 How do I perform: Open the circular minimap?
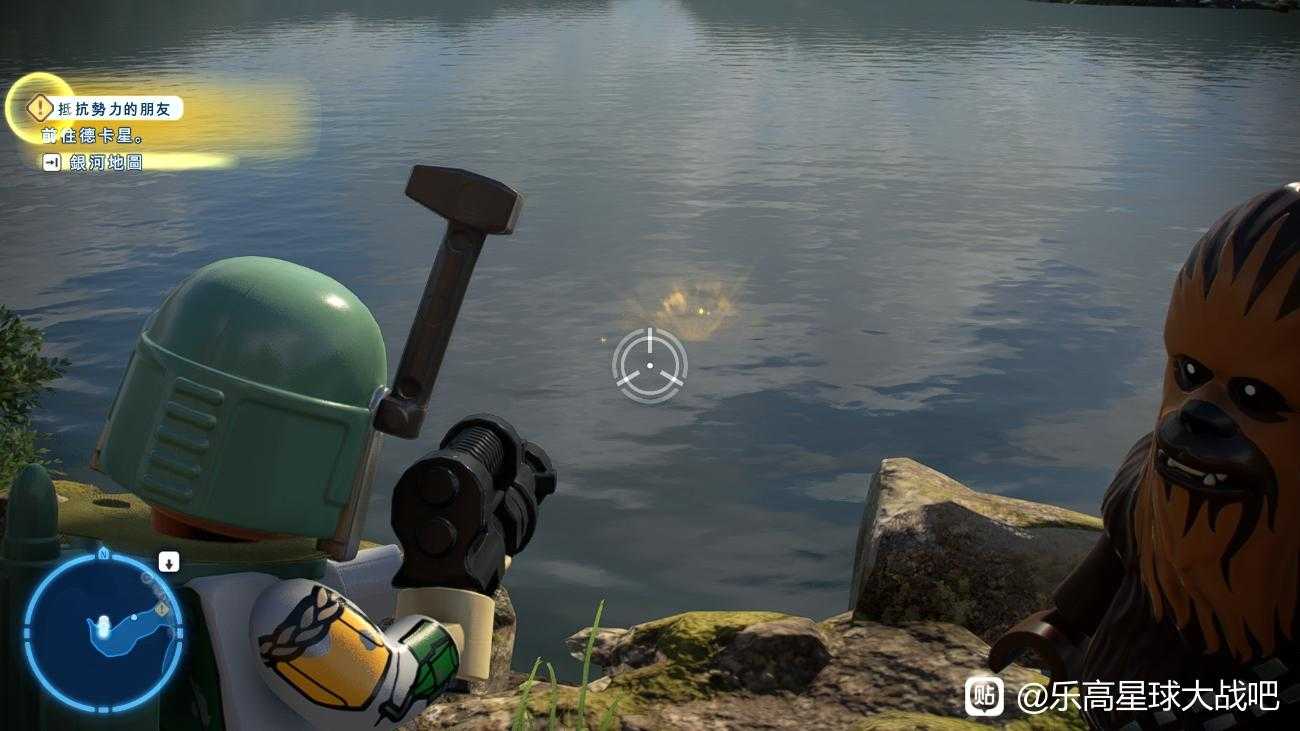tap(103, 632)
